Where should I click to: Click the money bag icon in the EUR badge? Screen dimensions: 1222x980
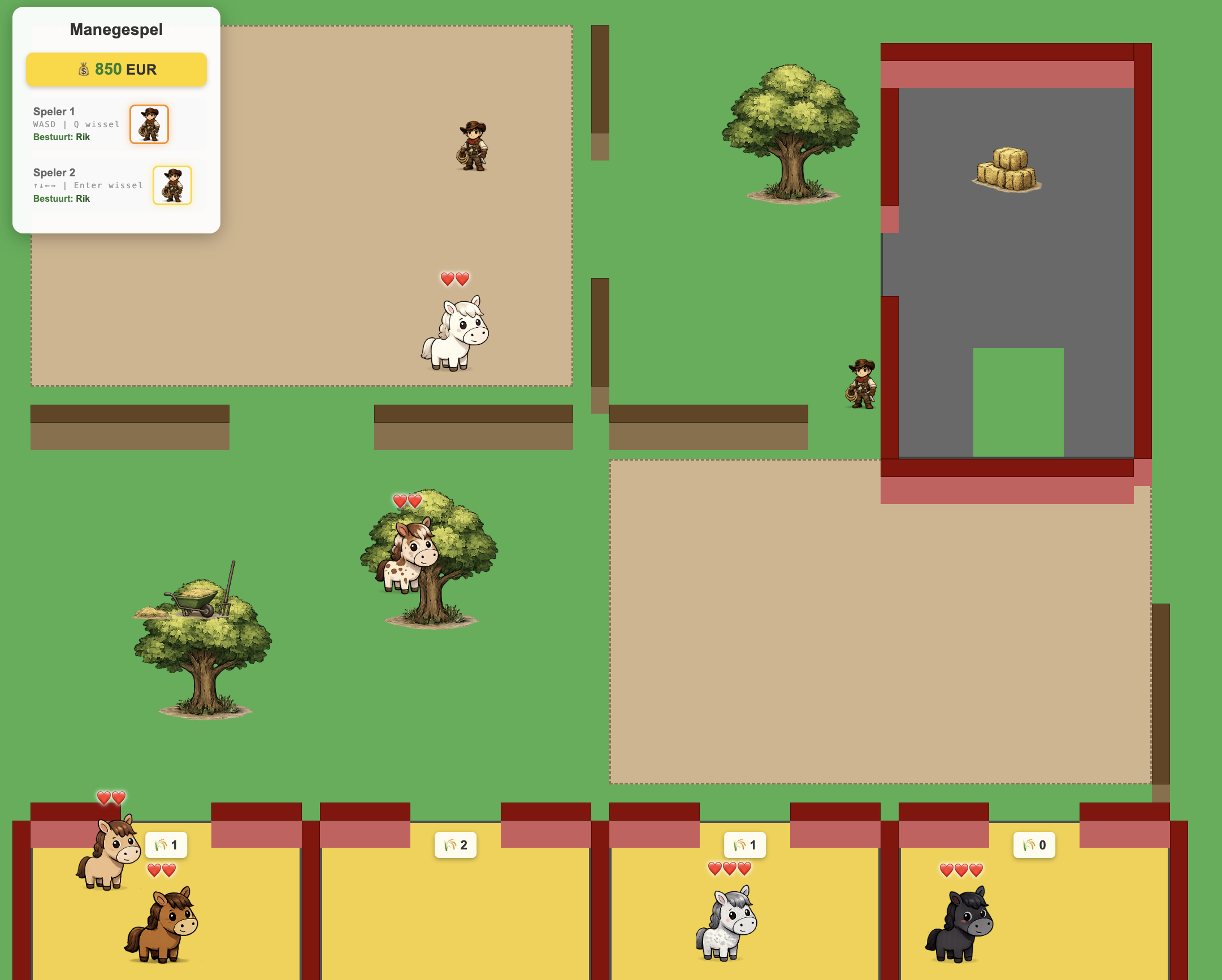click(x=84, y=69)
